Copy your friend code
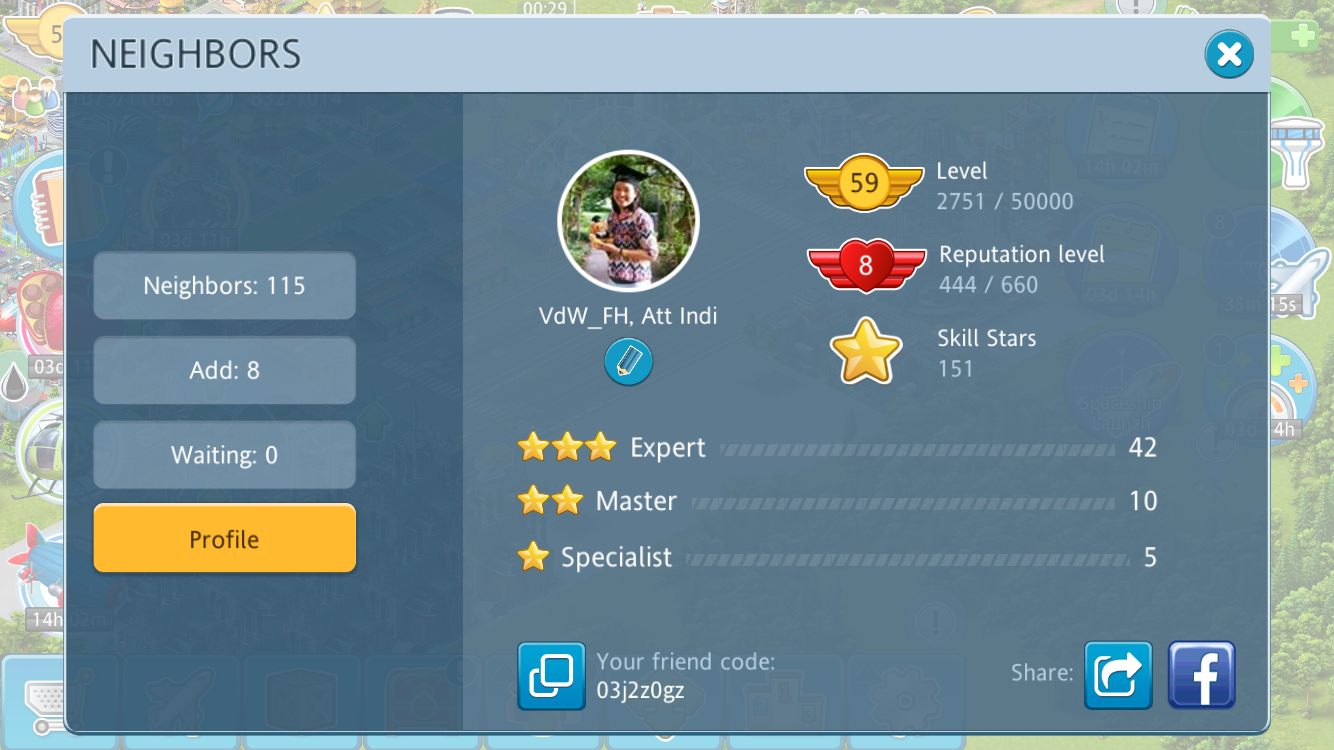Viewport: 1334px width, 750px height. (x=551, y=676)
